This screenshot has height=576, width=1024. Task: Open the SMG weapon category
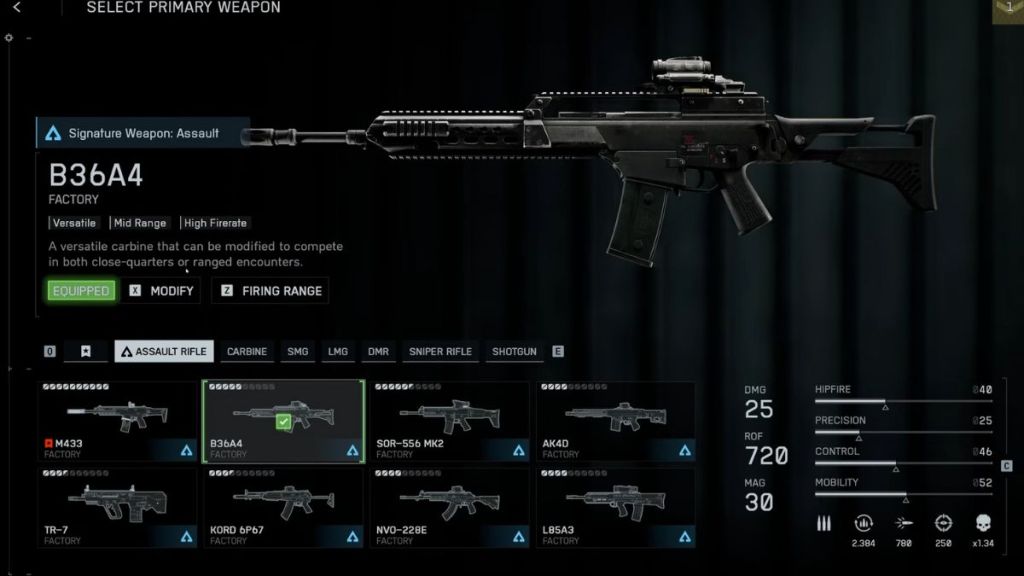point(298,352)
